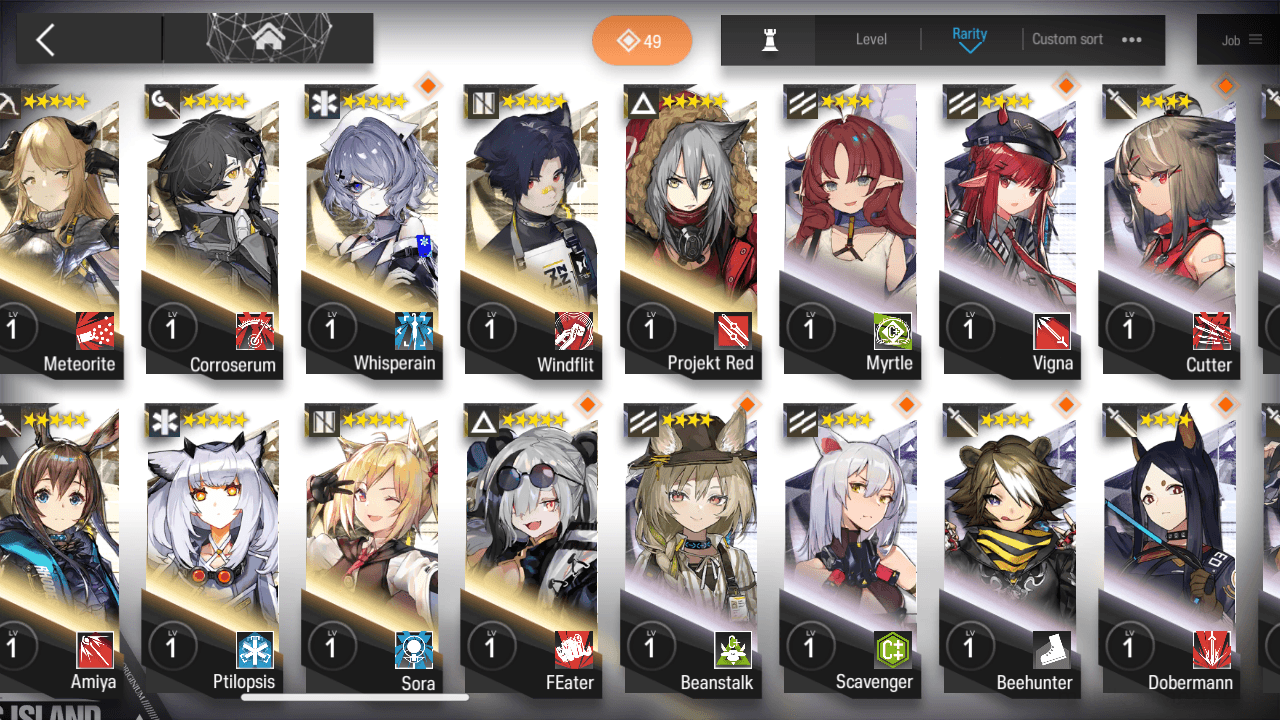The height and width of the screenshot is (720, 1280).
Task: Sort operators by Level
Action: 871,40
